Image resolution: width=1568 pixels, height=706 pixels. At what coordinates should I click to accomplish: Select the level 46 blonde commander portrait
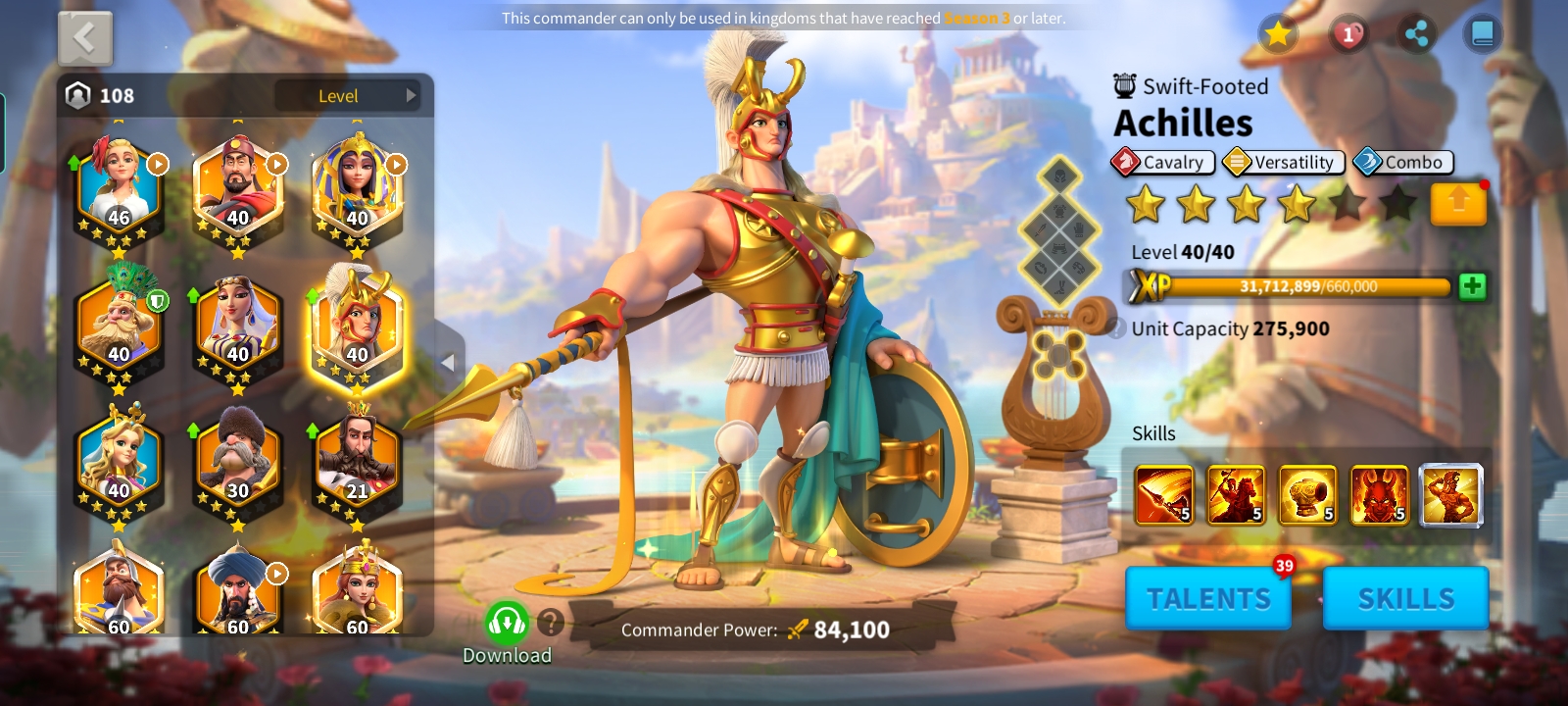(x=119, y=188)
